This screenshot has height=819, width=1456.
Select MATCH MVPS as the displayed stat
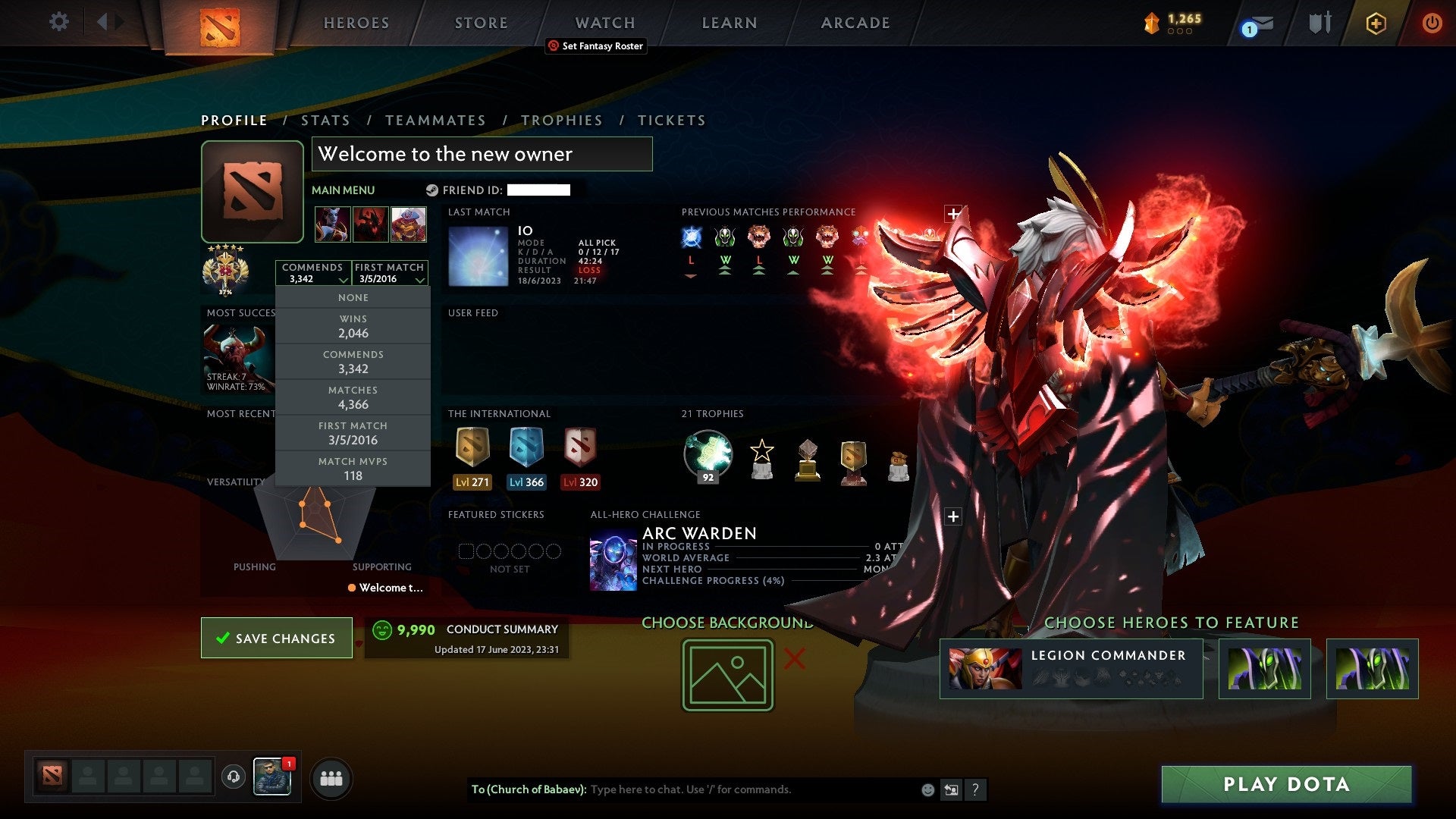[353, 468]
